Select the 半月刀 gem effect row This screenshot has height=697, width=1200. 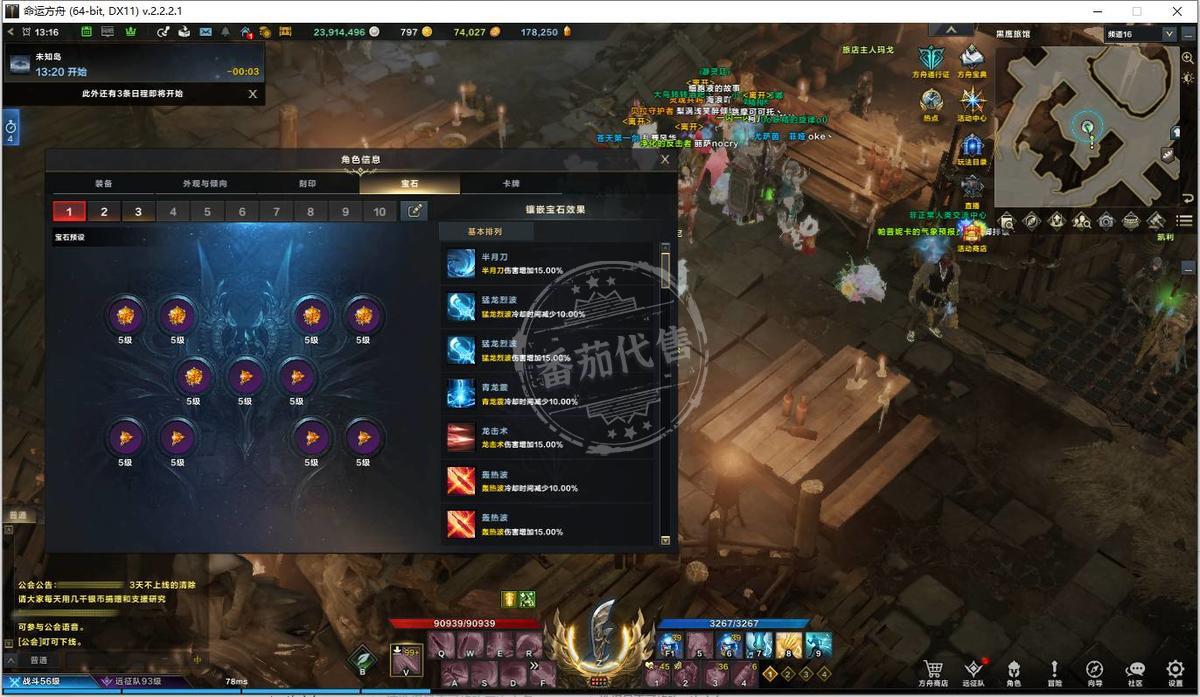[x=550, y=264]
